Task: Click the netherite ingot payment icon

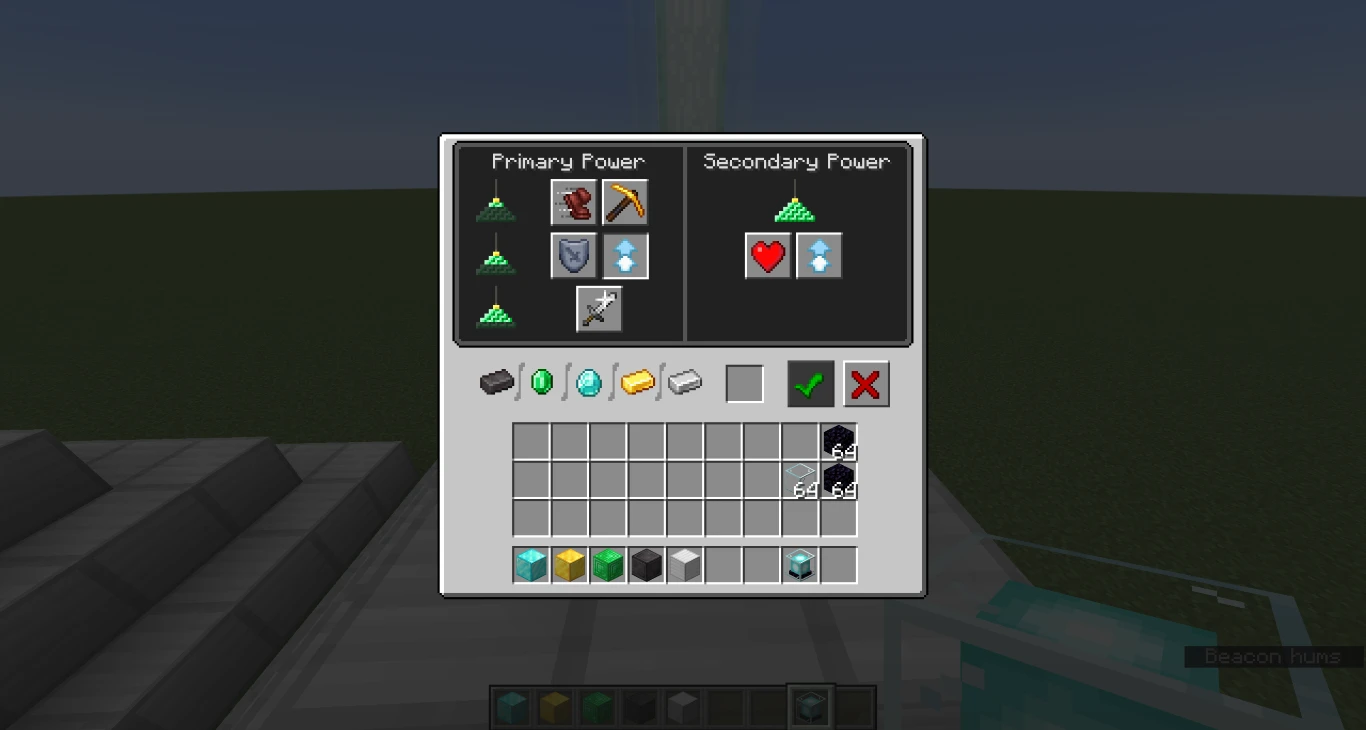Action: 497,383
